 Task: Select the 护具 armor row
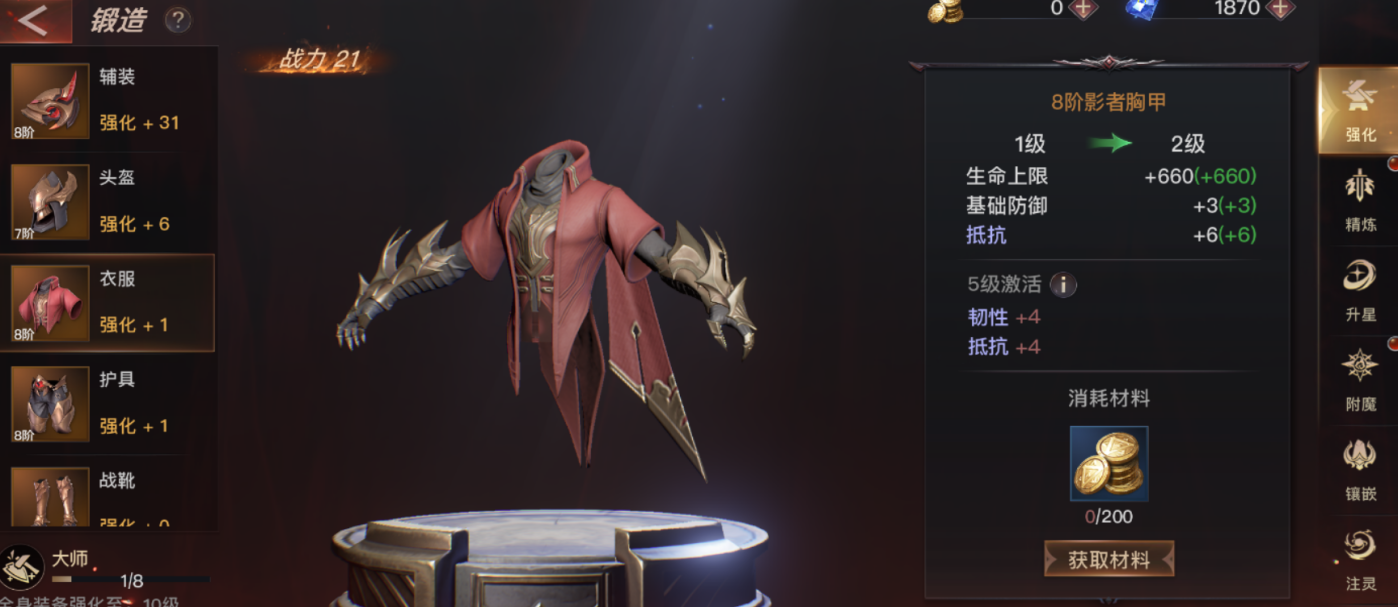coord(108,403)
